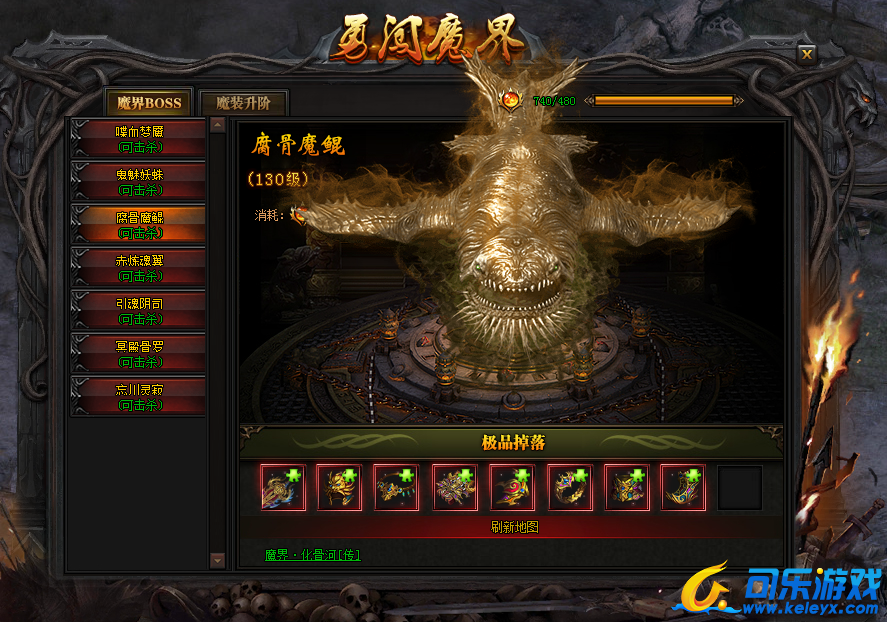This screenshot has height=622, width=887.
Task: Switch to the 魔界BOSS tab
Action: pyautogui.click(x=149, y=102)
